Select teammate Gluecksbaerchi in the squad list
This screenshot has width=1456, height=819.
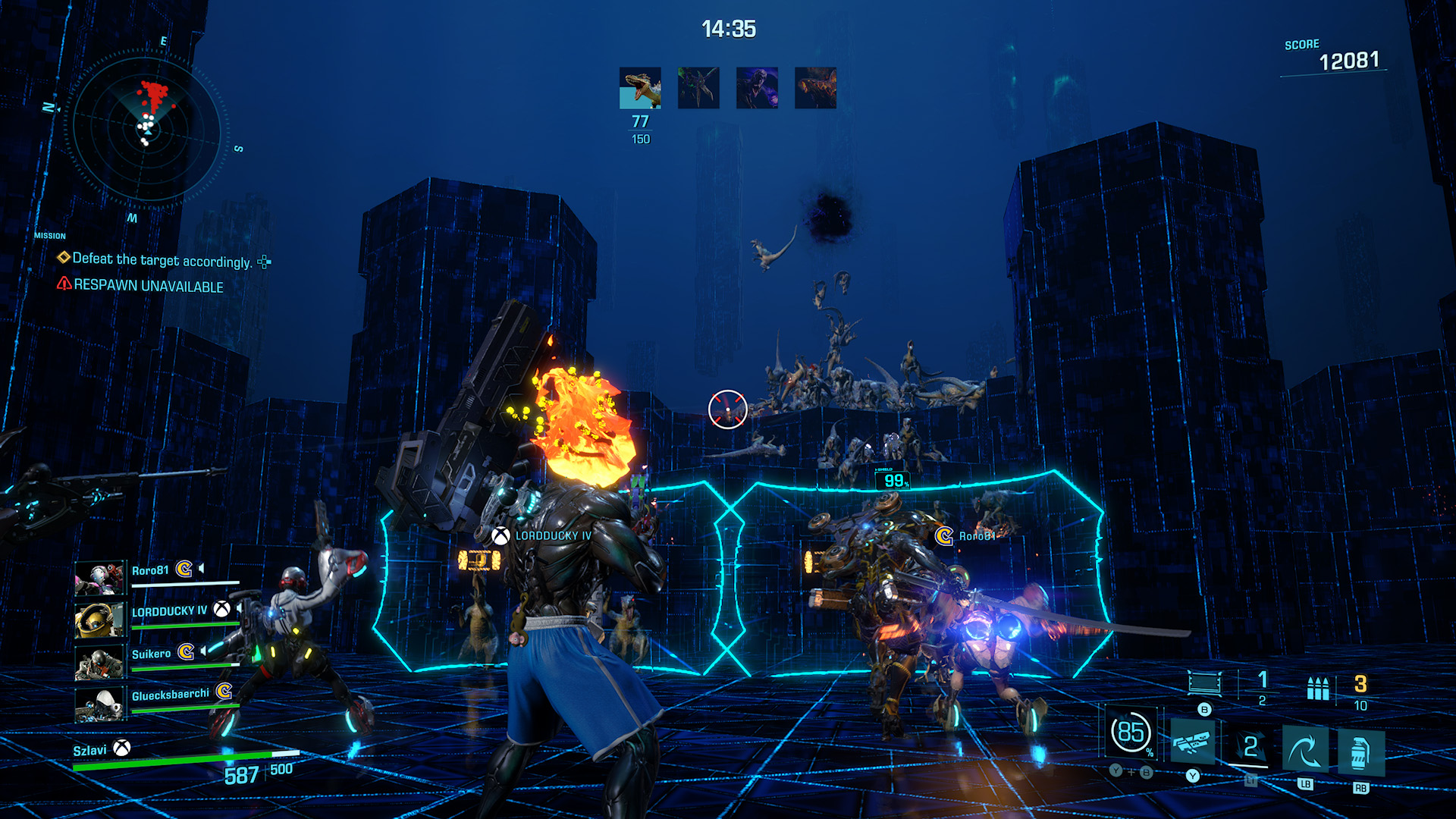(x=170, y=695)
